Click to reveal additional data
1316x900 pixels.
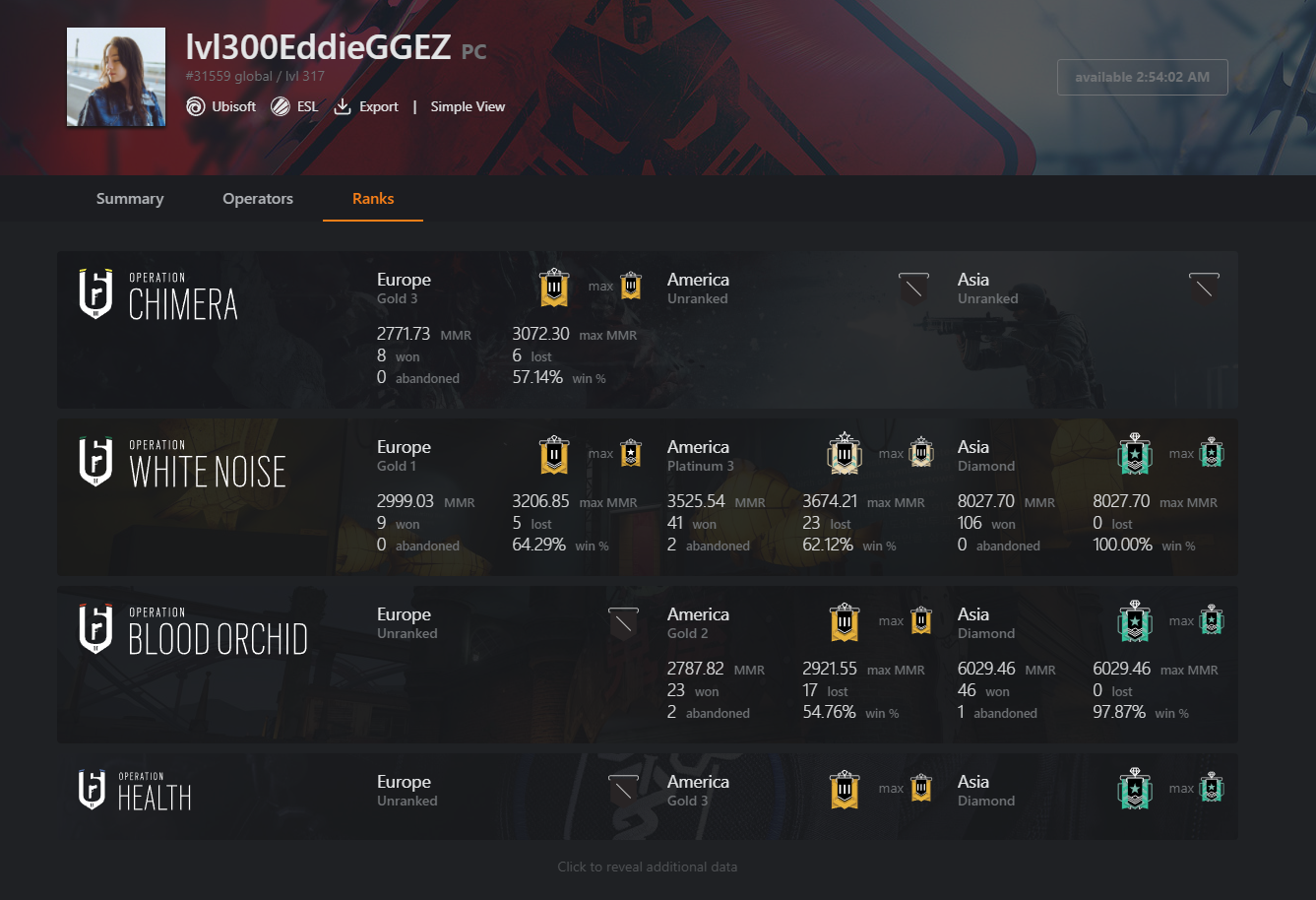647,867
